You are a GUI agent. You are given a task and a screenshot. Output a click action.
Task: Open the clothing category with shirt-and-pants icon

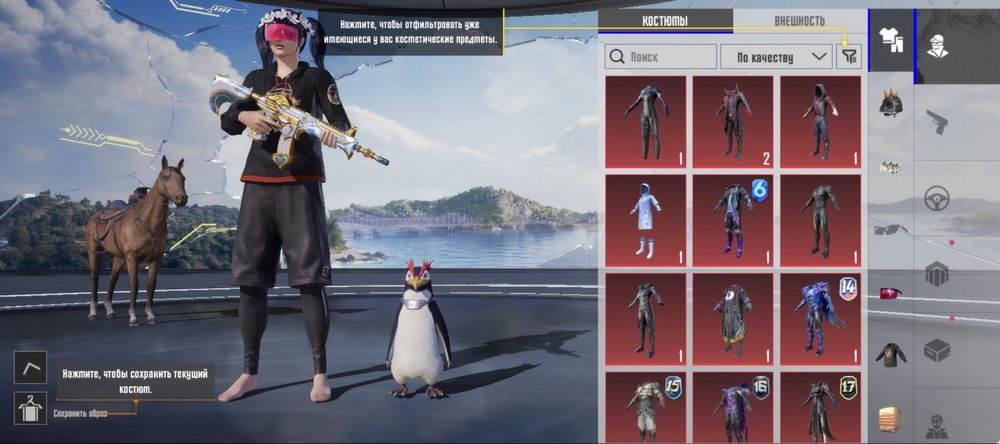tap(890, 40)
